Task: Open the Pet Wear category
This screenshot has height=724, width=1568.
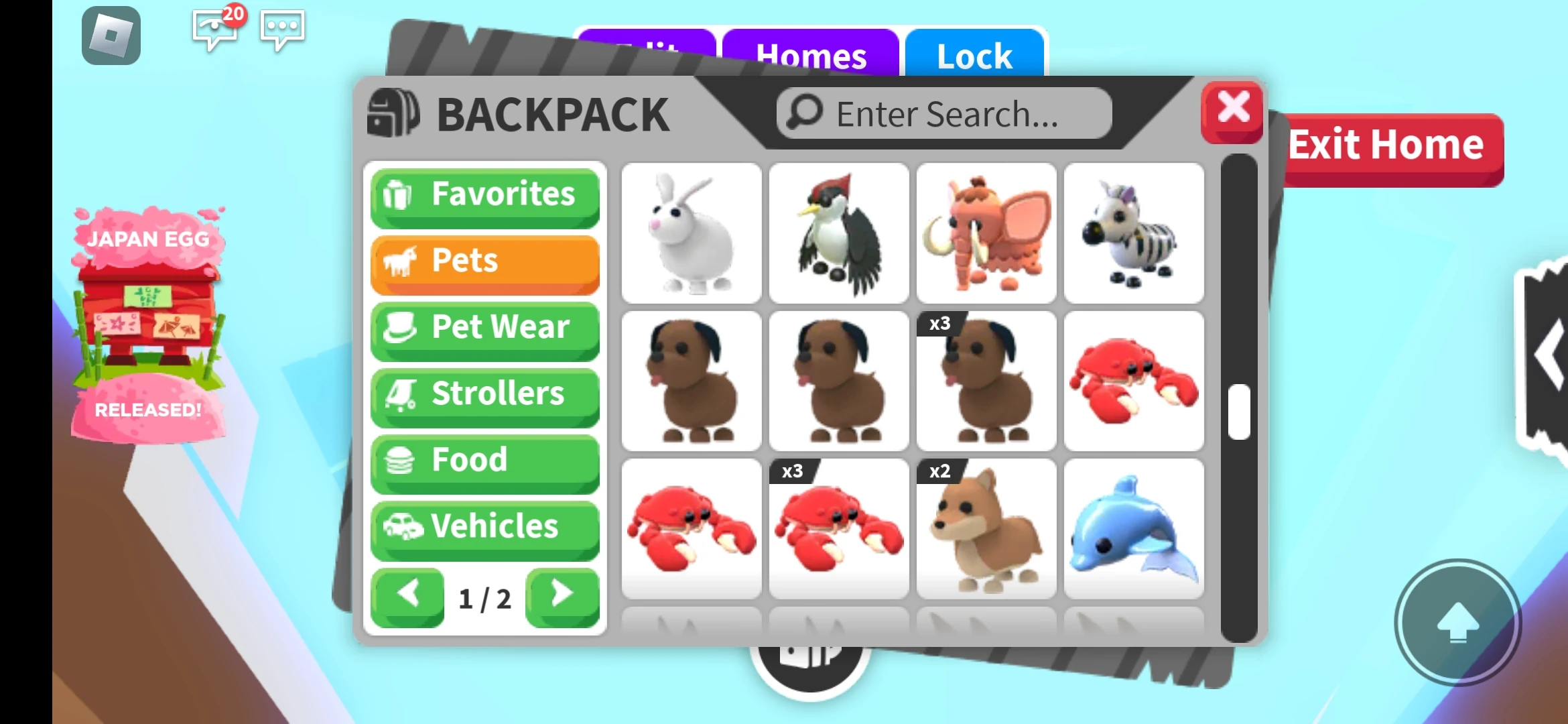Action: [x=484, y=328]
